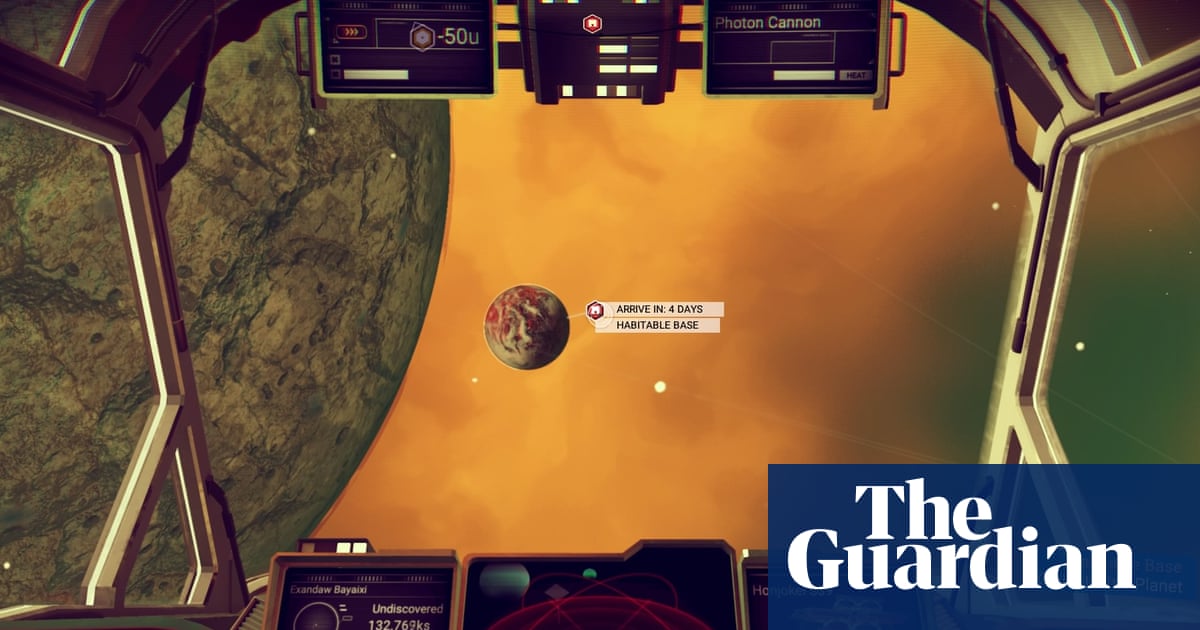Select the Photon Cannon weapon panel
This screenshot has height=630, width=1200.
pyautogui.click(x=795, y=47)
